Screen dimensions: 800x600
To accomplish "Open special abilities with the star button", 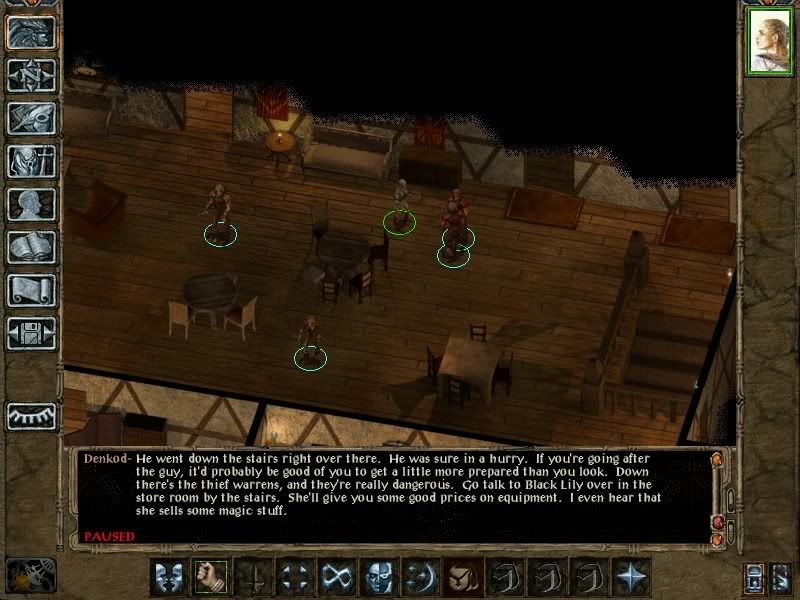I will tap(631, 577).
